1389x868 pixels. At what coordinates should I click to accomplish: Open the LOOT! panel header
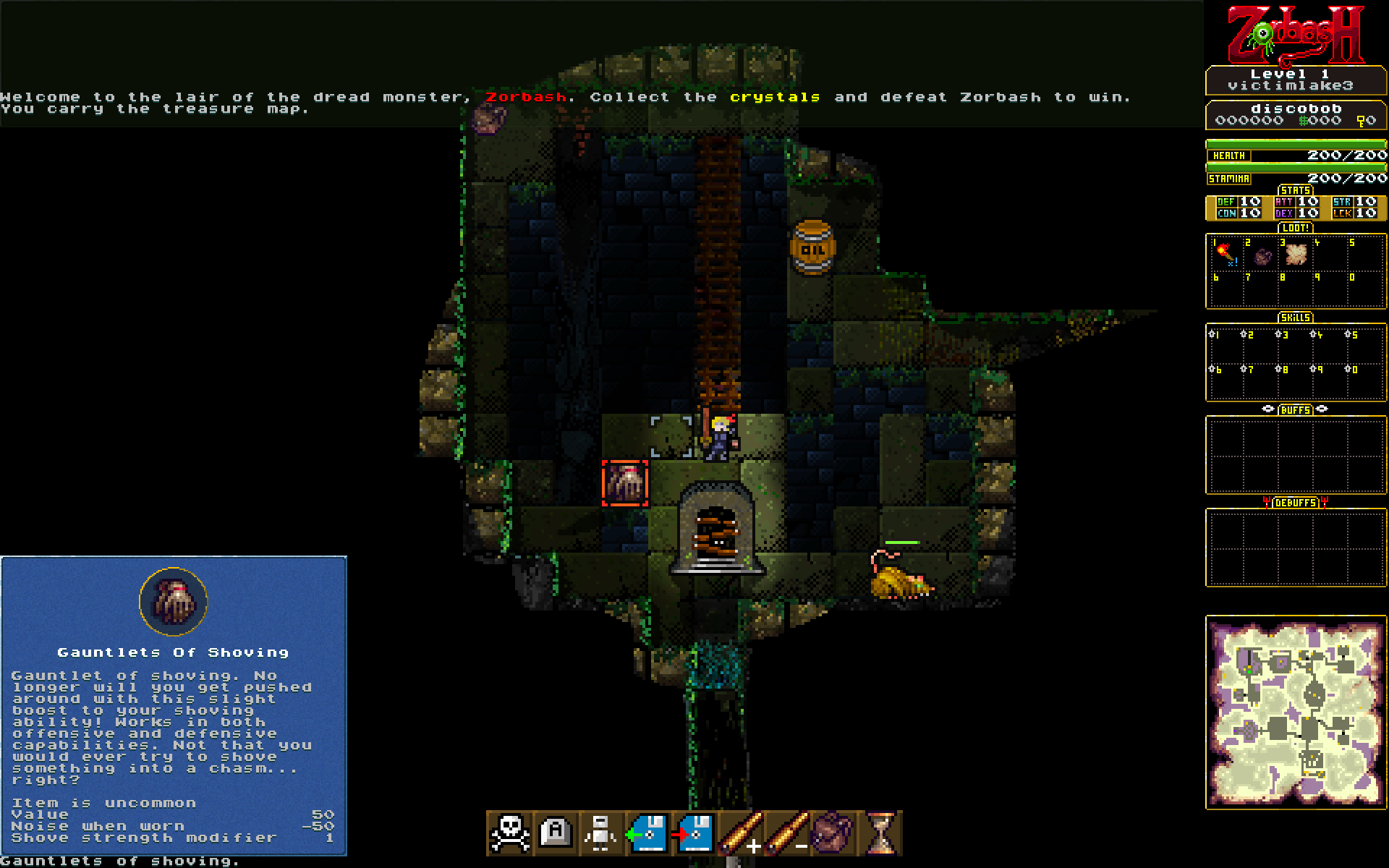tap(1296, 228)
